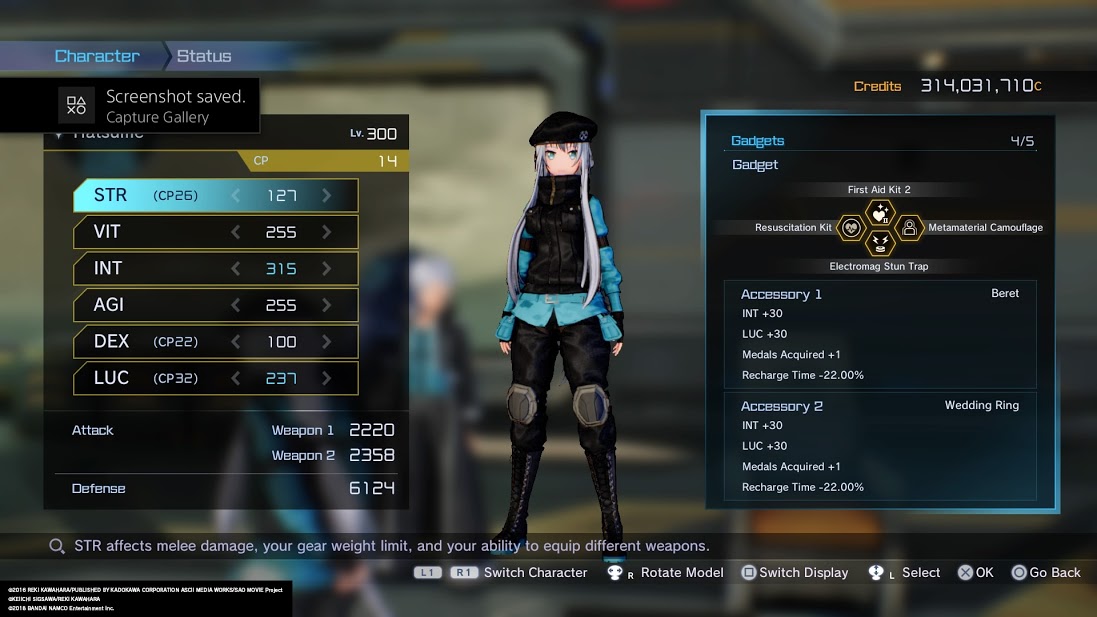
Task: Increase STR with the right arrow
Action: 327,196
